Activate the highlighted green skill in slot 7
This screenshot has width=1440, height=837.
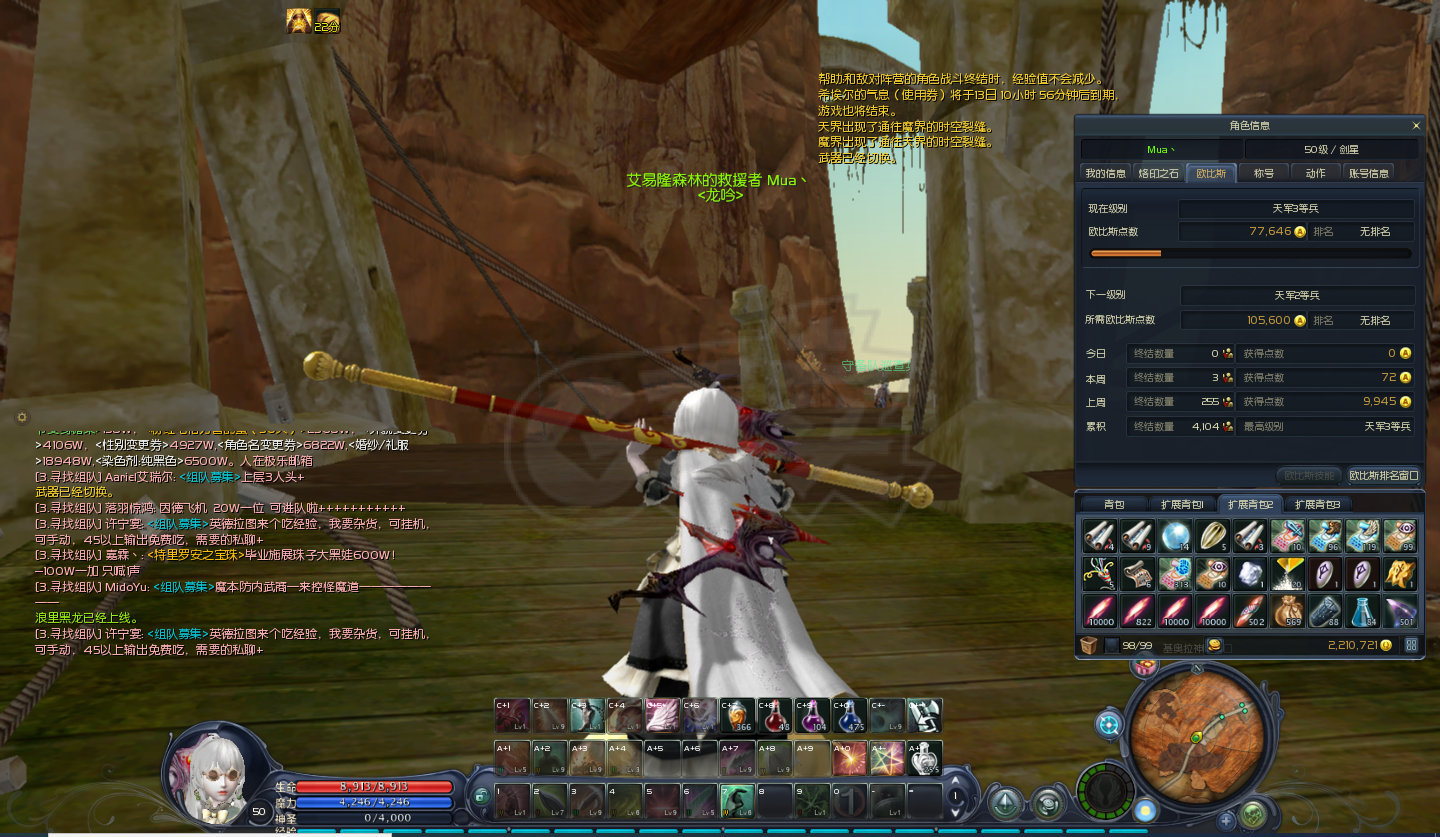[x=735, y=800]
